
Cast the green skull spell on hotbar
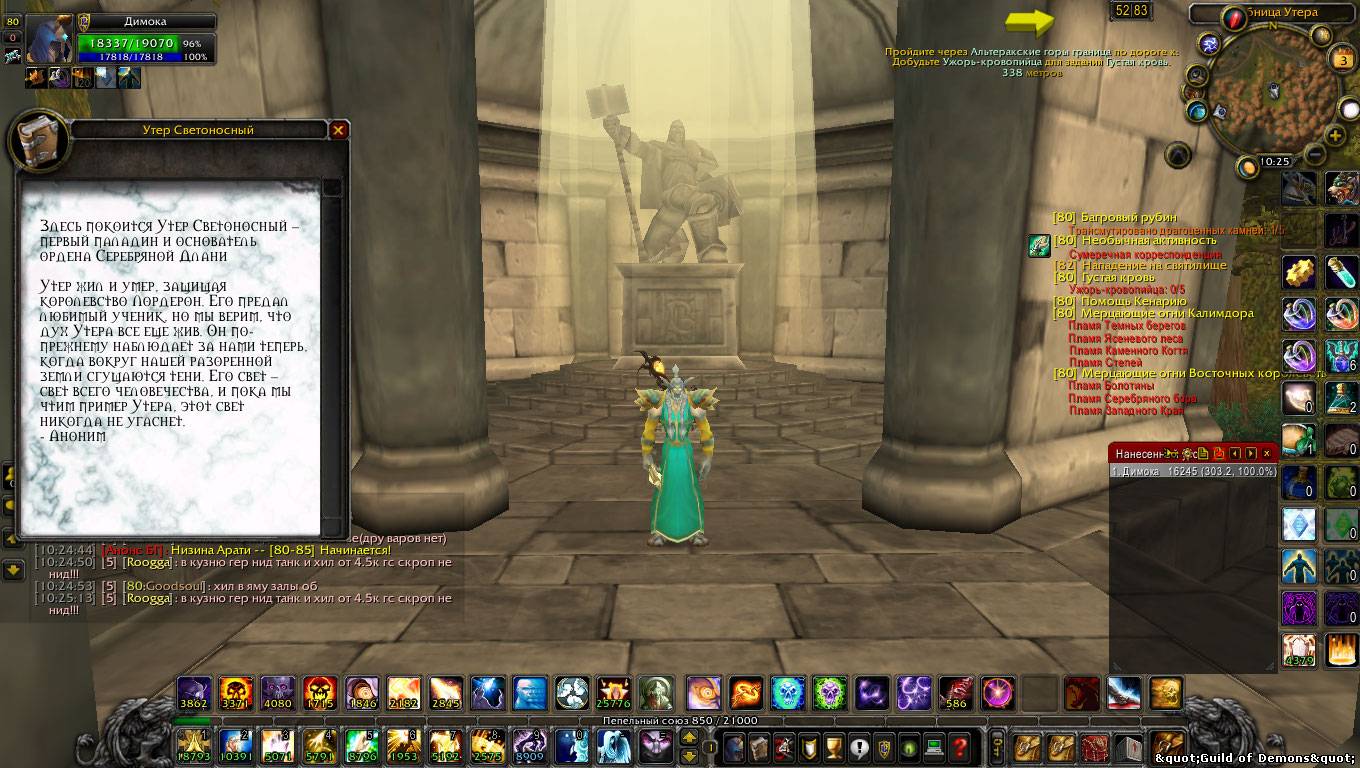pyautogui.click(x=829, y=692)
